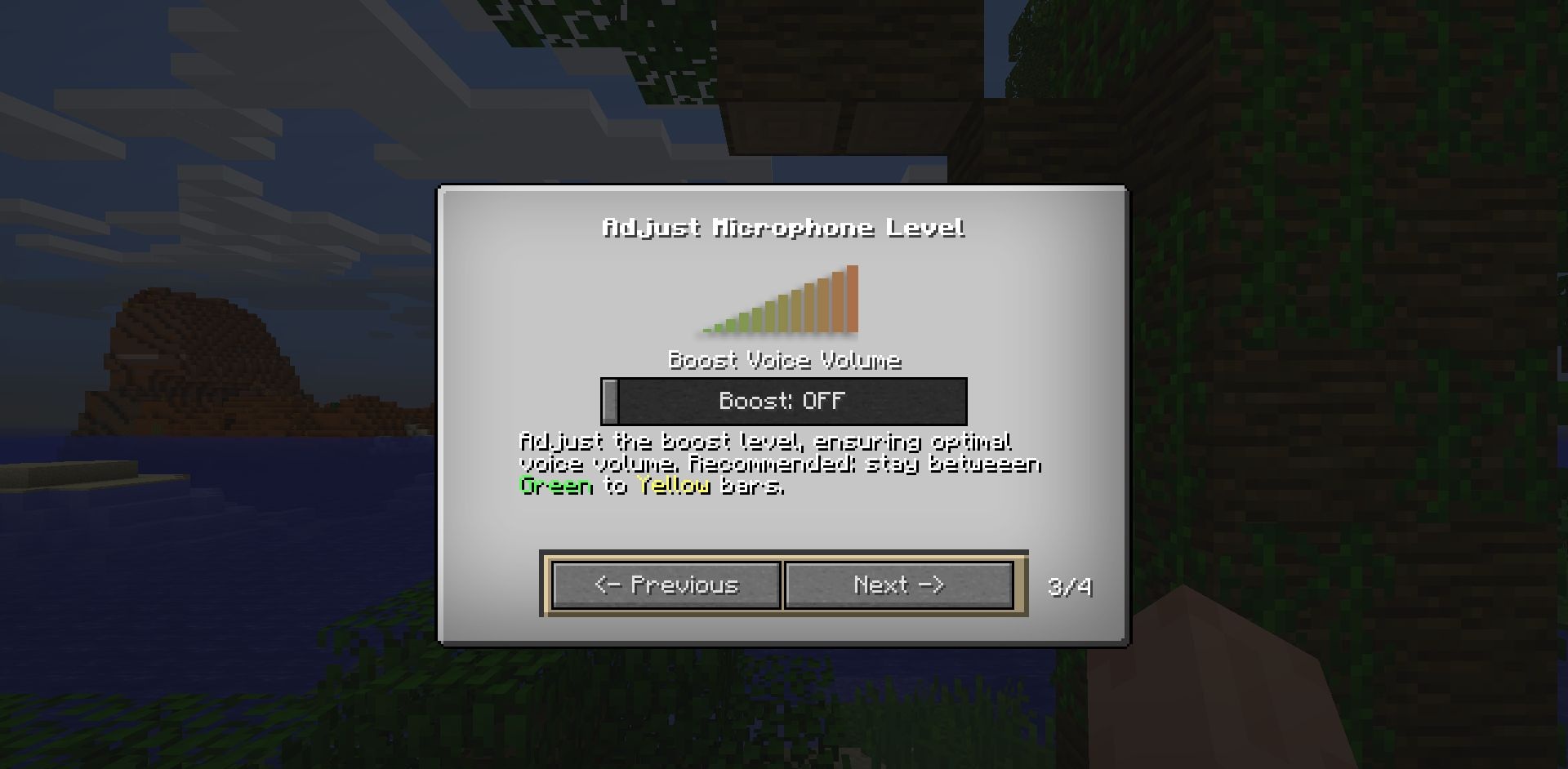Continue with the Next button
The height and width of the screenshot is (769, 1568).
pos(898,585)
